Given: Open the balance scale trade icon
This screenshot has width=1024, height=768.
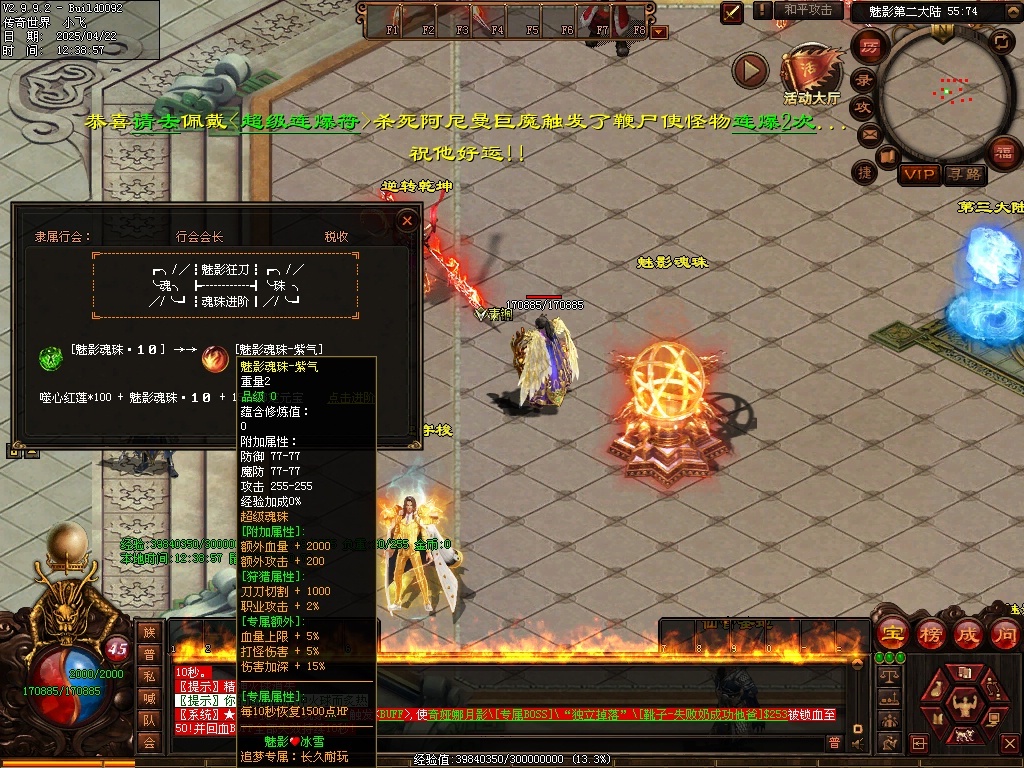Looking at the screenshot, I should pyautogui.click(x=888, y=677).
